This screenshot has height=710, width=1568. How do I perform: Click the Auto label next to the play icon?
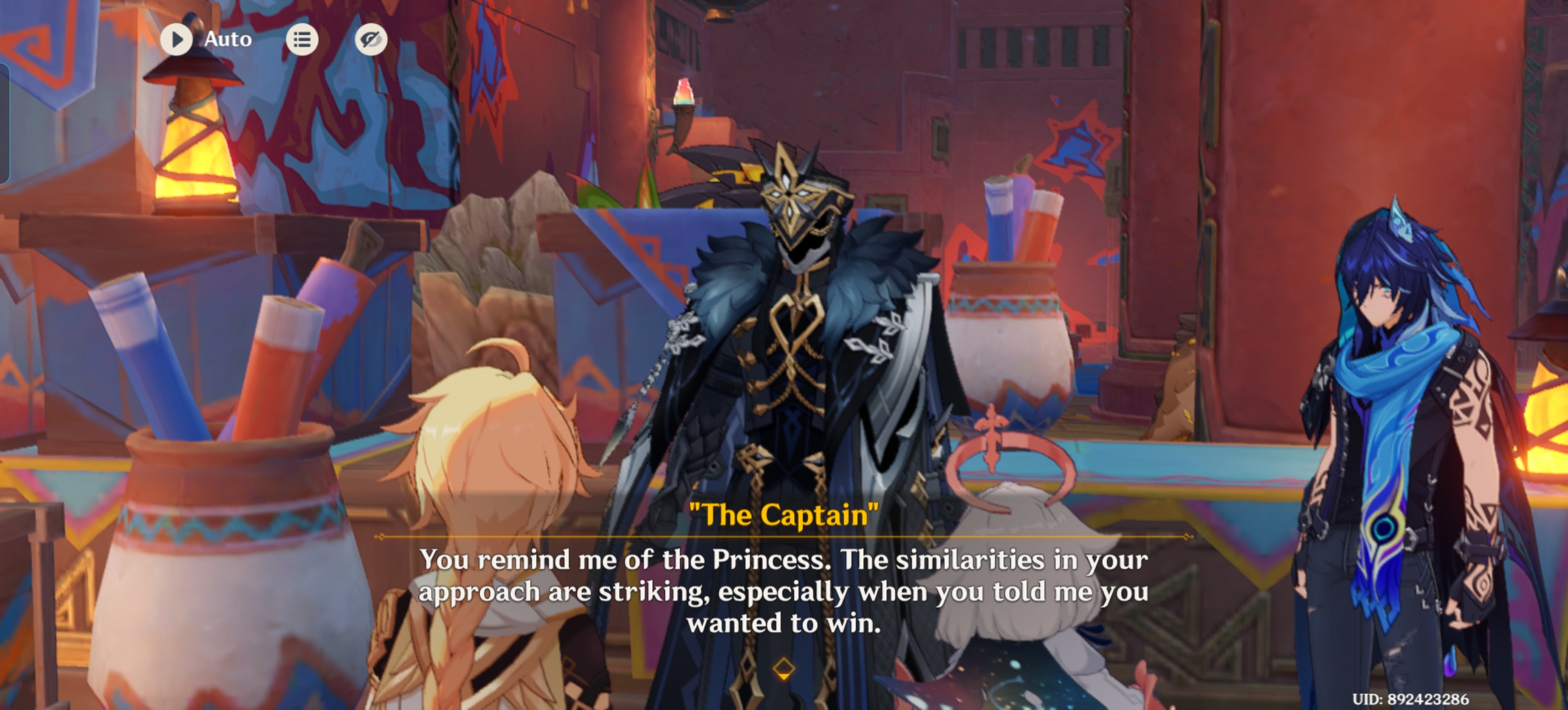click(228, 39)
